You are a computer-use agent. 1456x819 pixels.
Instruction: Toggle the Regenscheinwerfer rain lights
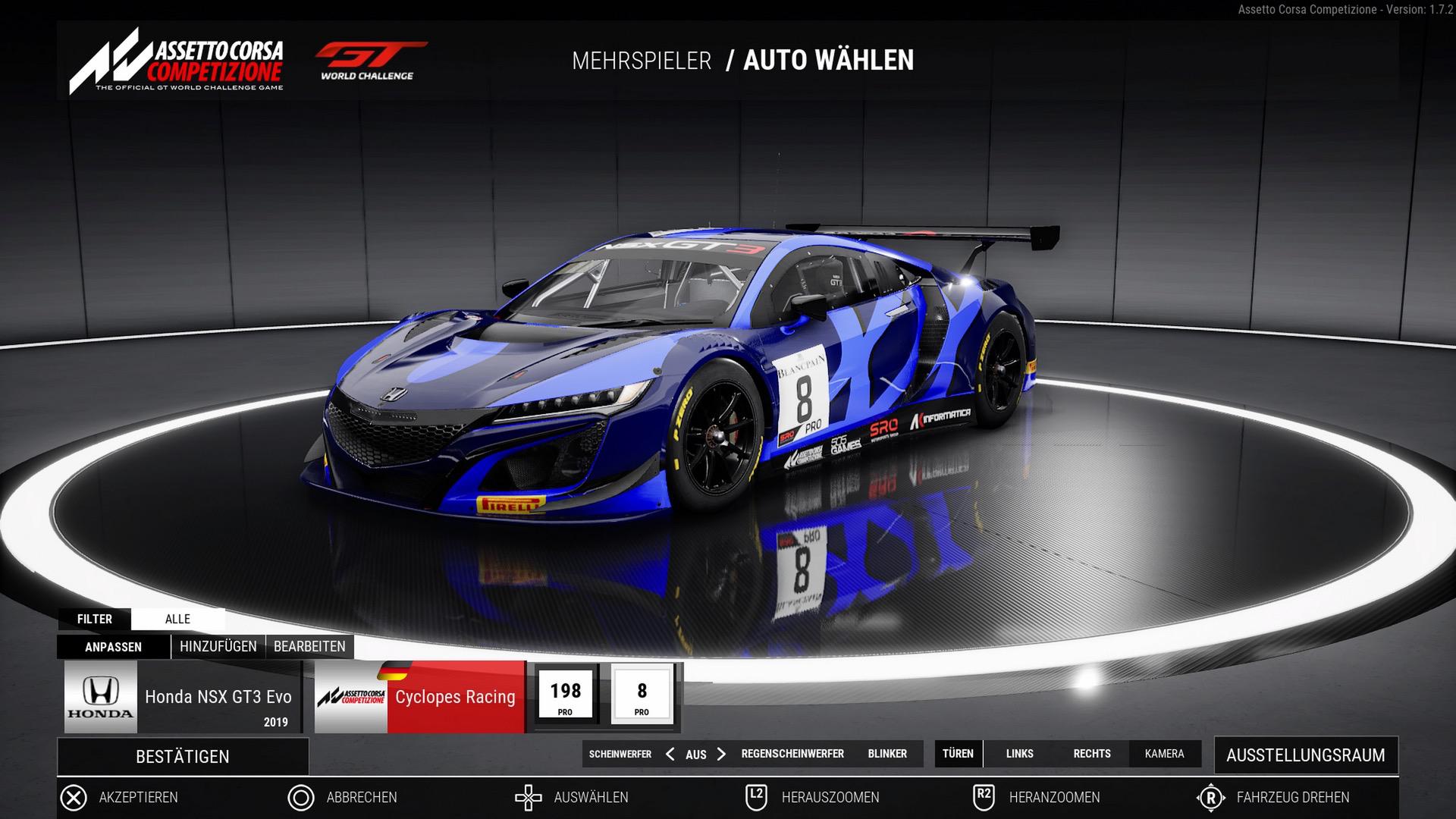[792, 754]
